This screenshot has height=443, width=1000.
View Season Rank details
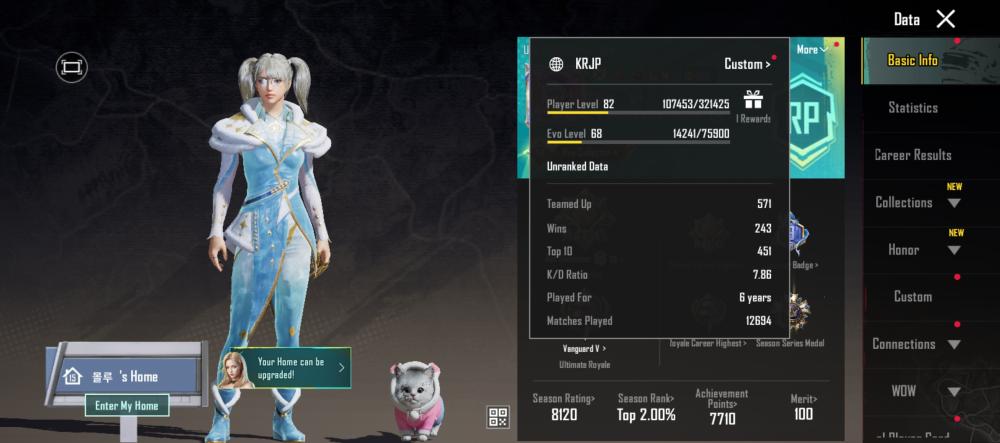(x=645, y=407)
